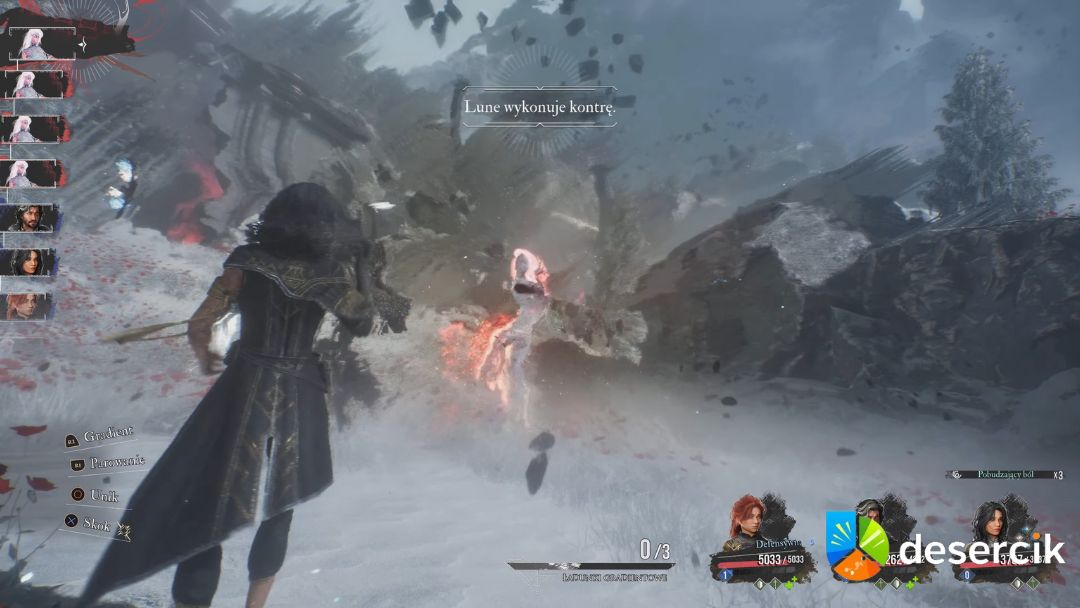Select the bearded man's turn order portrait
This screenshot has height=608, width=1080.
[x=30, y=217]
